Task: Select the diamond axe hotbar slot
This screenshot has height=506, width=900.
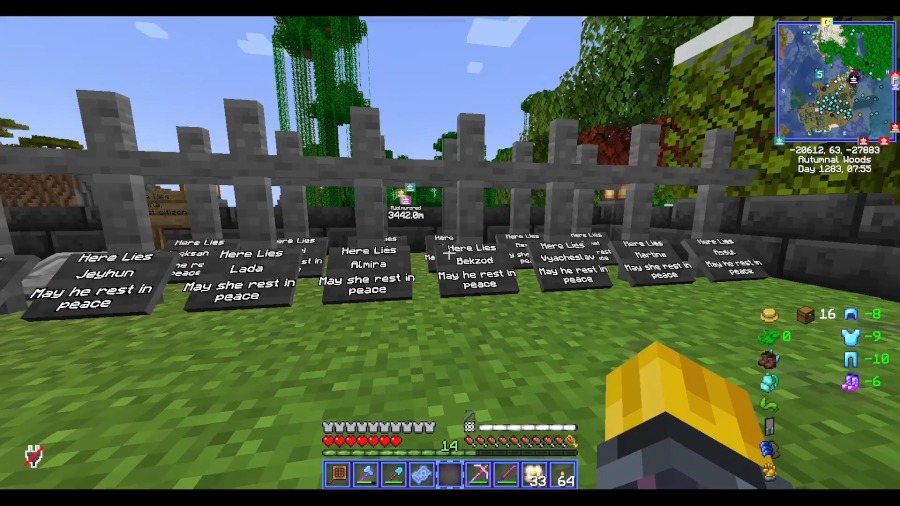Action: coord(366,474)
